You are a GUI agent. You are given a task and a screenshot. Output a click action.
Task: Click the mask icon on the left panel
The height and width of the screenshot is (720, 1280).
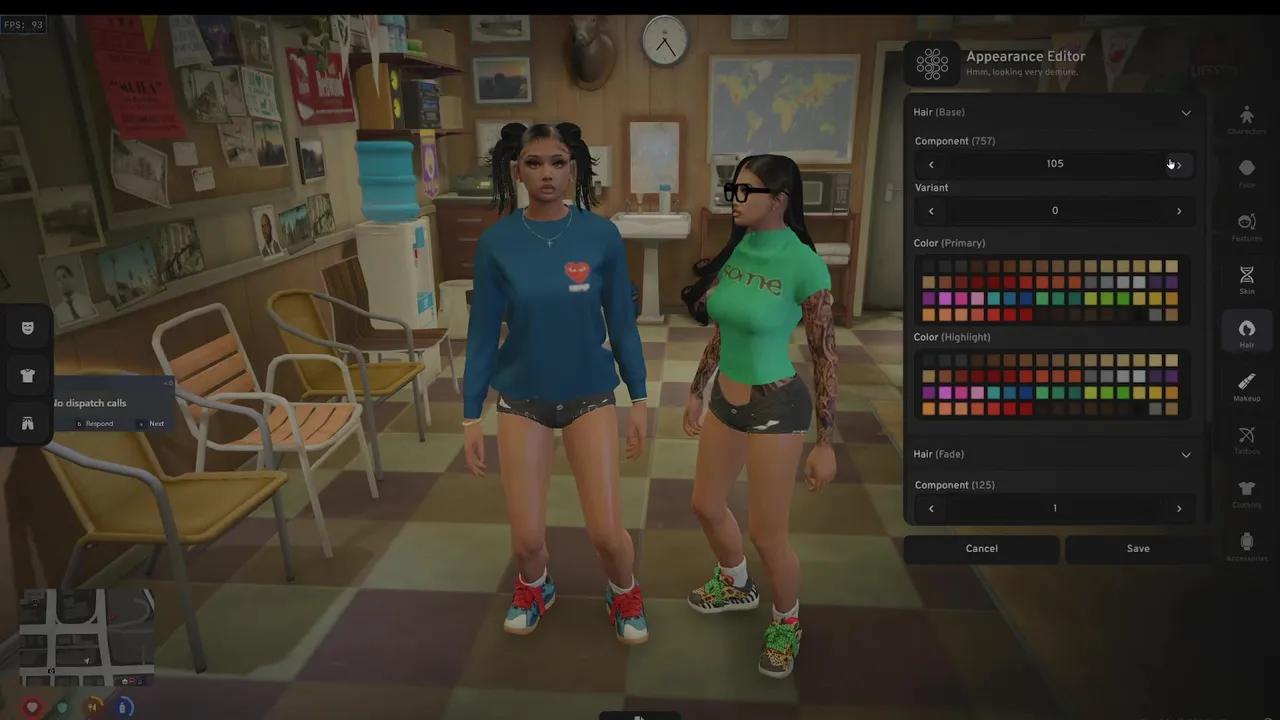[x=27, y=327]
